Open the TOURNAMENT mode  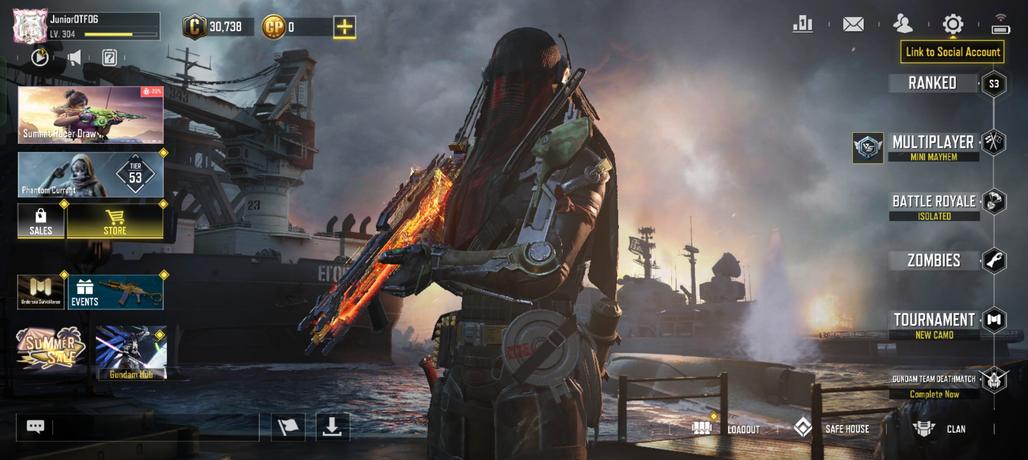point(934,323)
